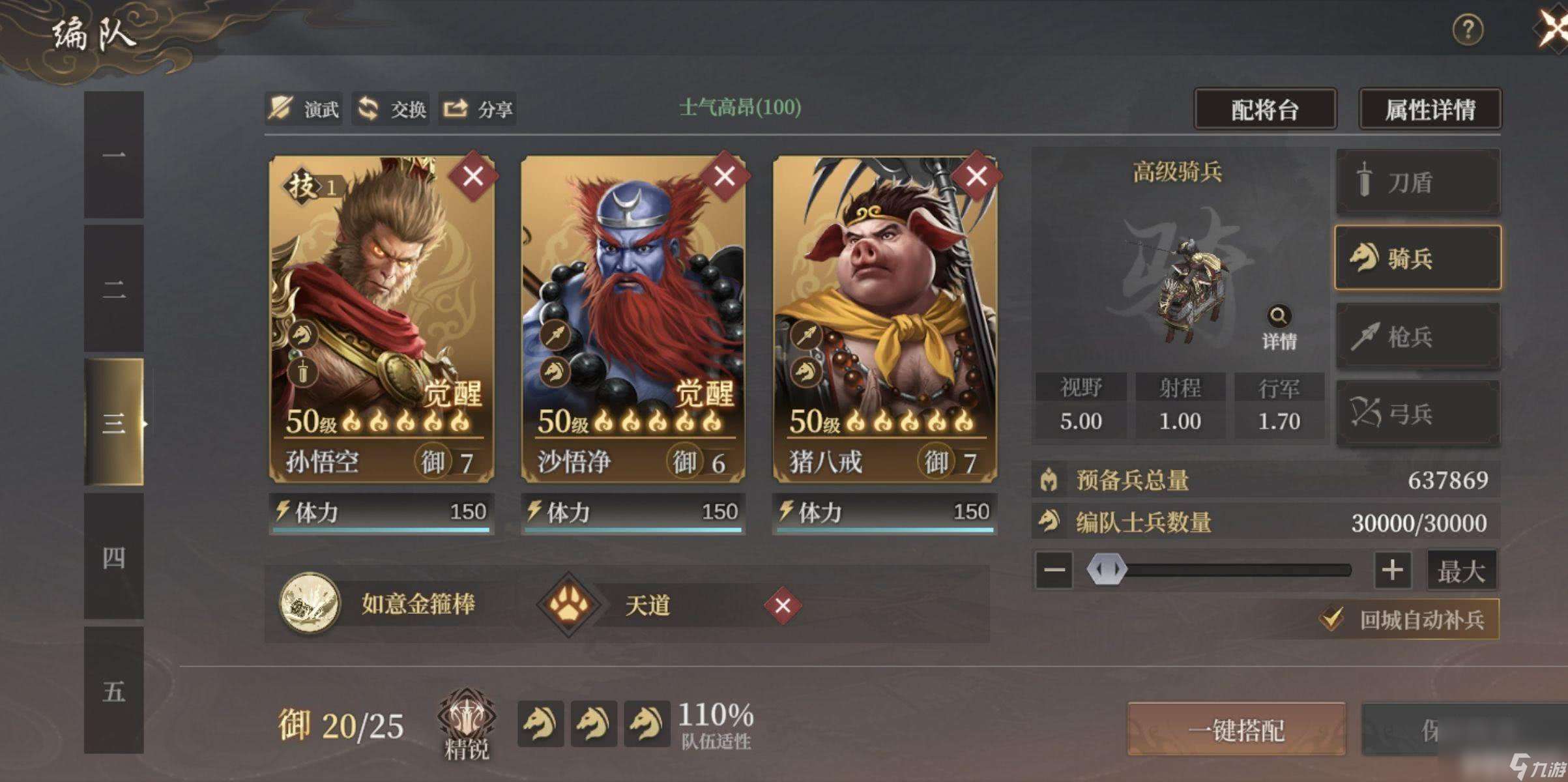Choose the 刀盾 troop type
This screenshot has height=782, width=1568.
click(1417, 182)
